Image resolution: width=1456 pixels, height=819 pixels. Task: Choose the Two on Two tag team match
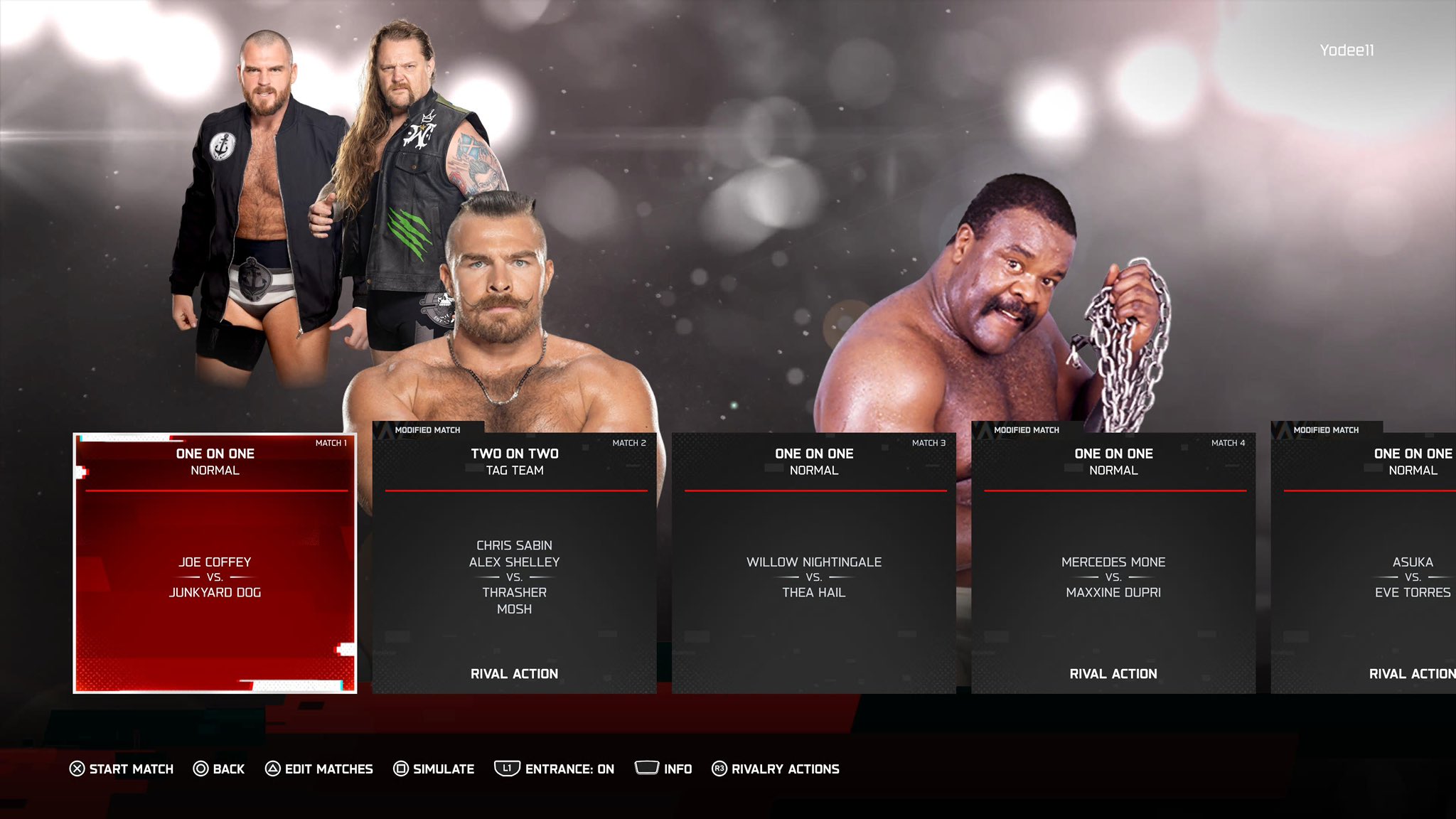(x=514, y=562)
